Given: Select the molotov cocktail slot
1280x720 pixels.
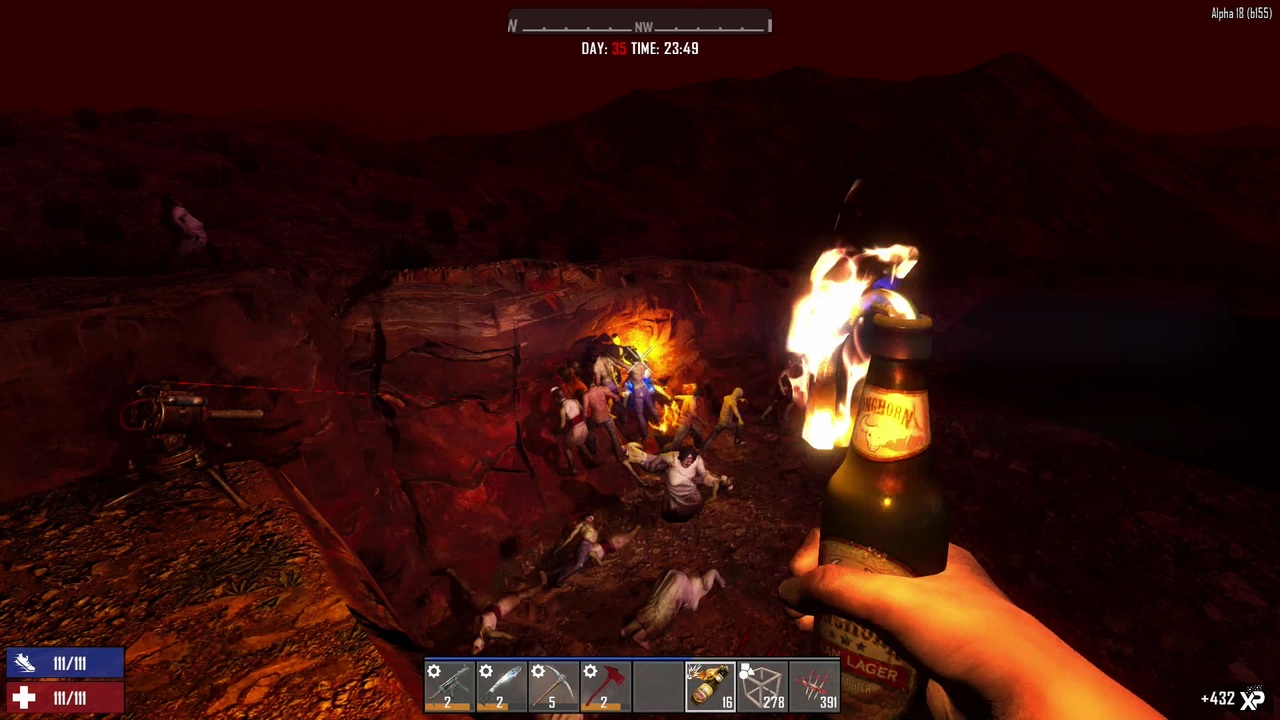Looking at the screenshot, I should tap(710, 687).
